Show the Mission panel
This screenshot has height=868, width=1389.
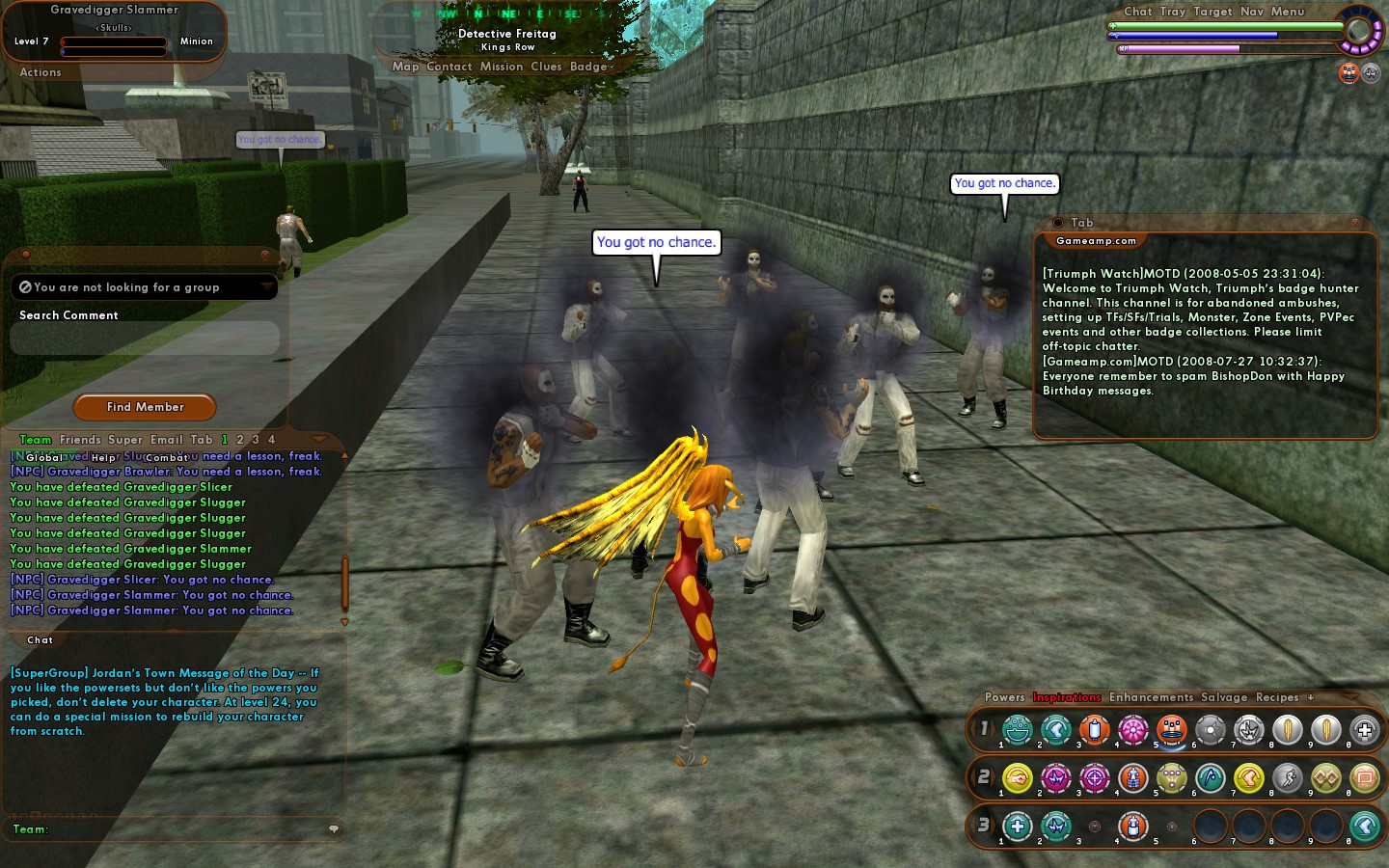[502, 67]
